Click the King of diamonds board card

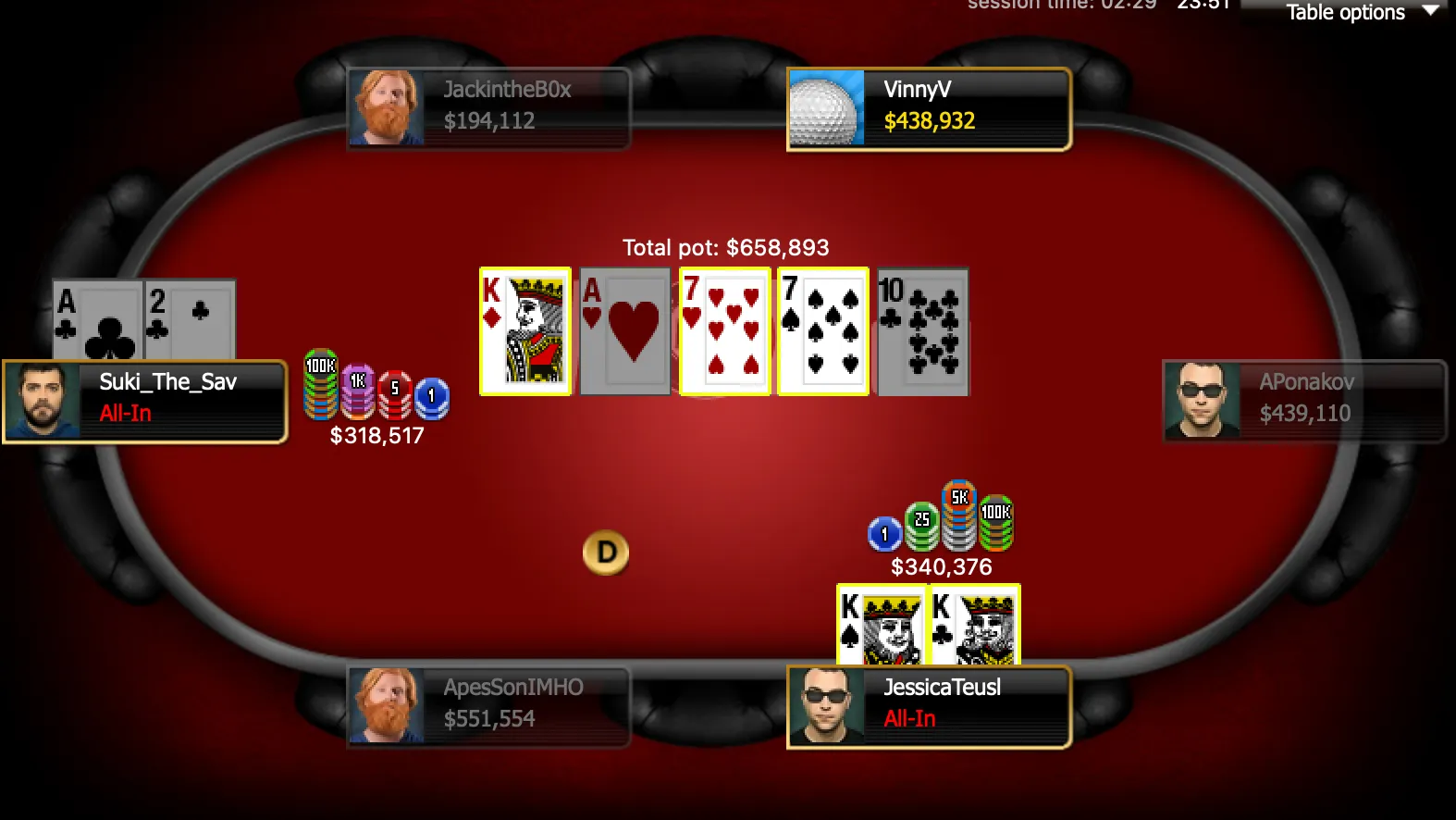525,330
